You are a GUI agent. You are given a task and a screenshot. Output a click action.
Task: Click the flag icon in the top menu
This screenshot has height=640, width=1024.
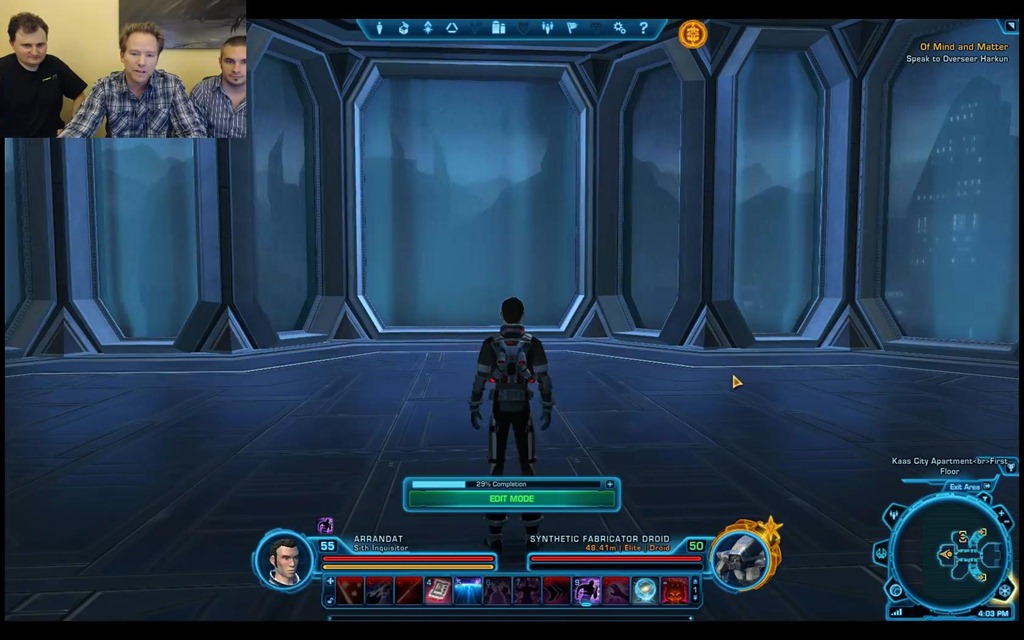[x=572, y=28]
